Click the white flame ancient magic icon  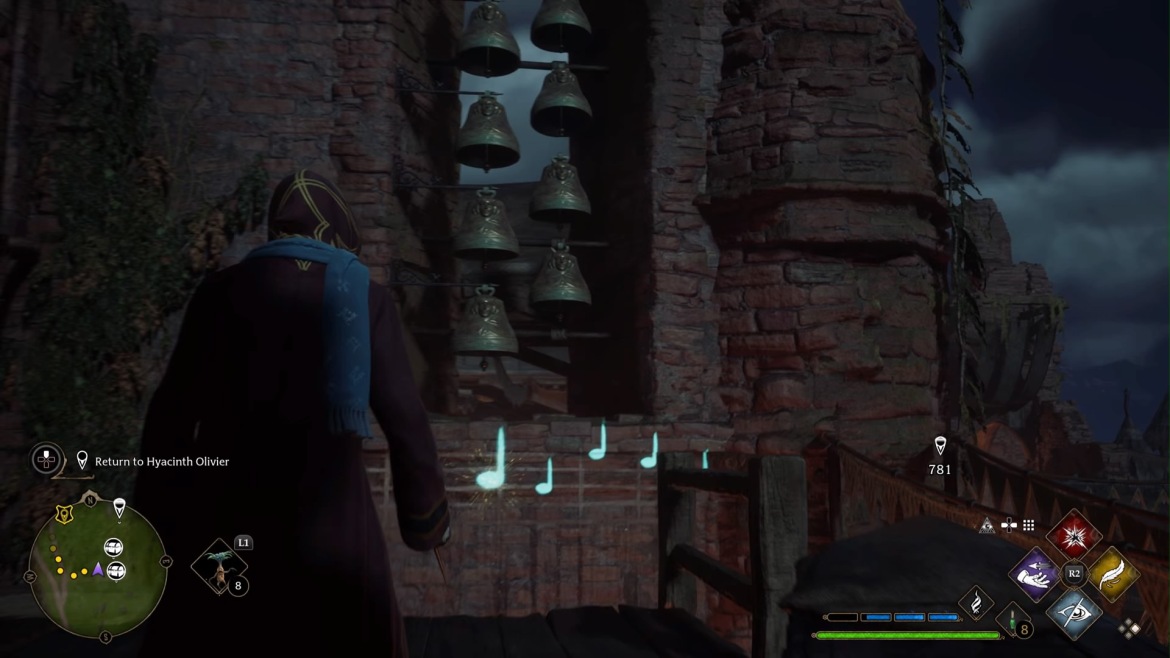point(976,602)
